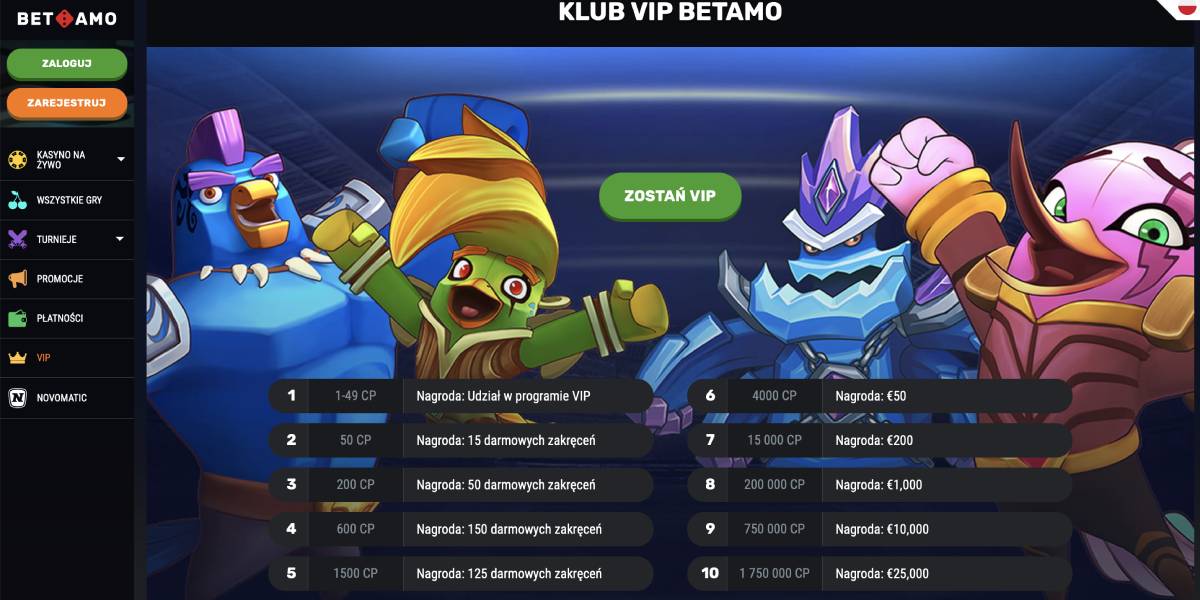Go to the Promocje promotions page
Image resolution: width=1200 pixels, height=600 pixels.
point(59,279)
